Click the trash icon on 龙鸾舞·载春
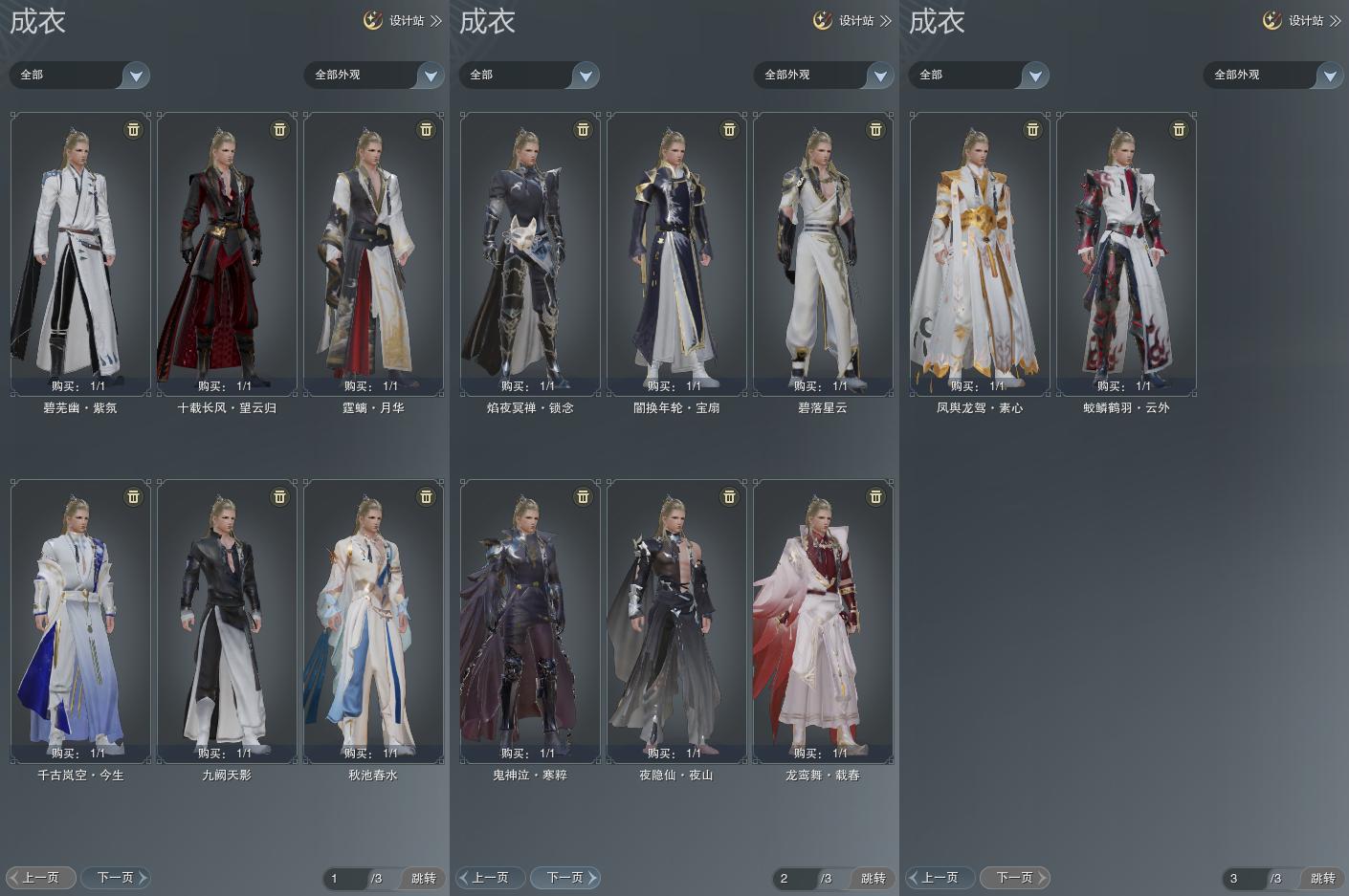This screenshot has height=896, width=1349. (875, 496)
